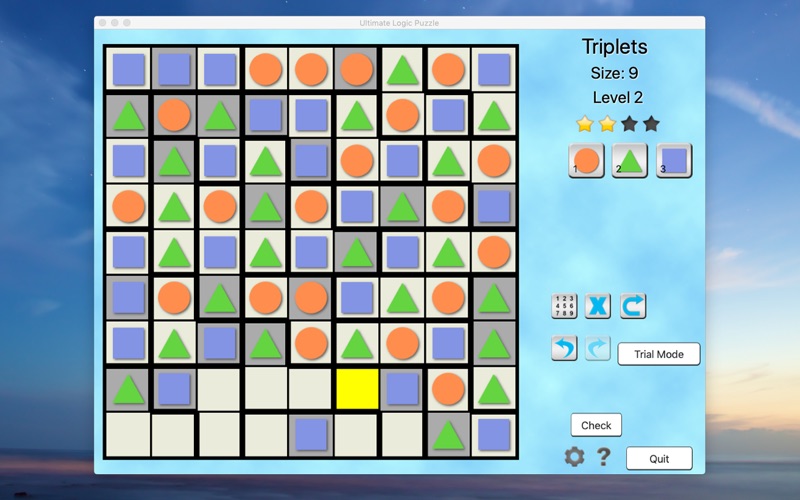Check the puzzle solution
800x500 pixels.
[596, 425]
